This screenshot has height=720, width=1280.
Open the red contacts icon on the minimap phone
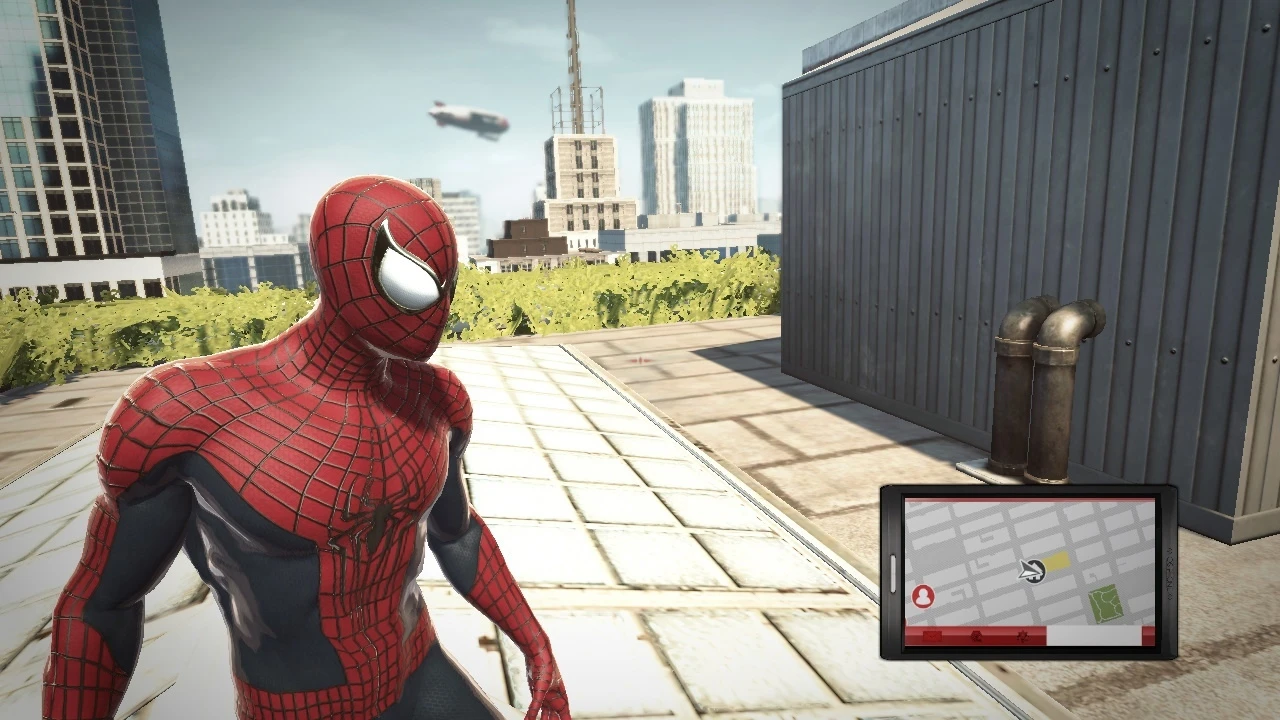[x=922, y=596]
